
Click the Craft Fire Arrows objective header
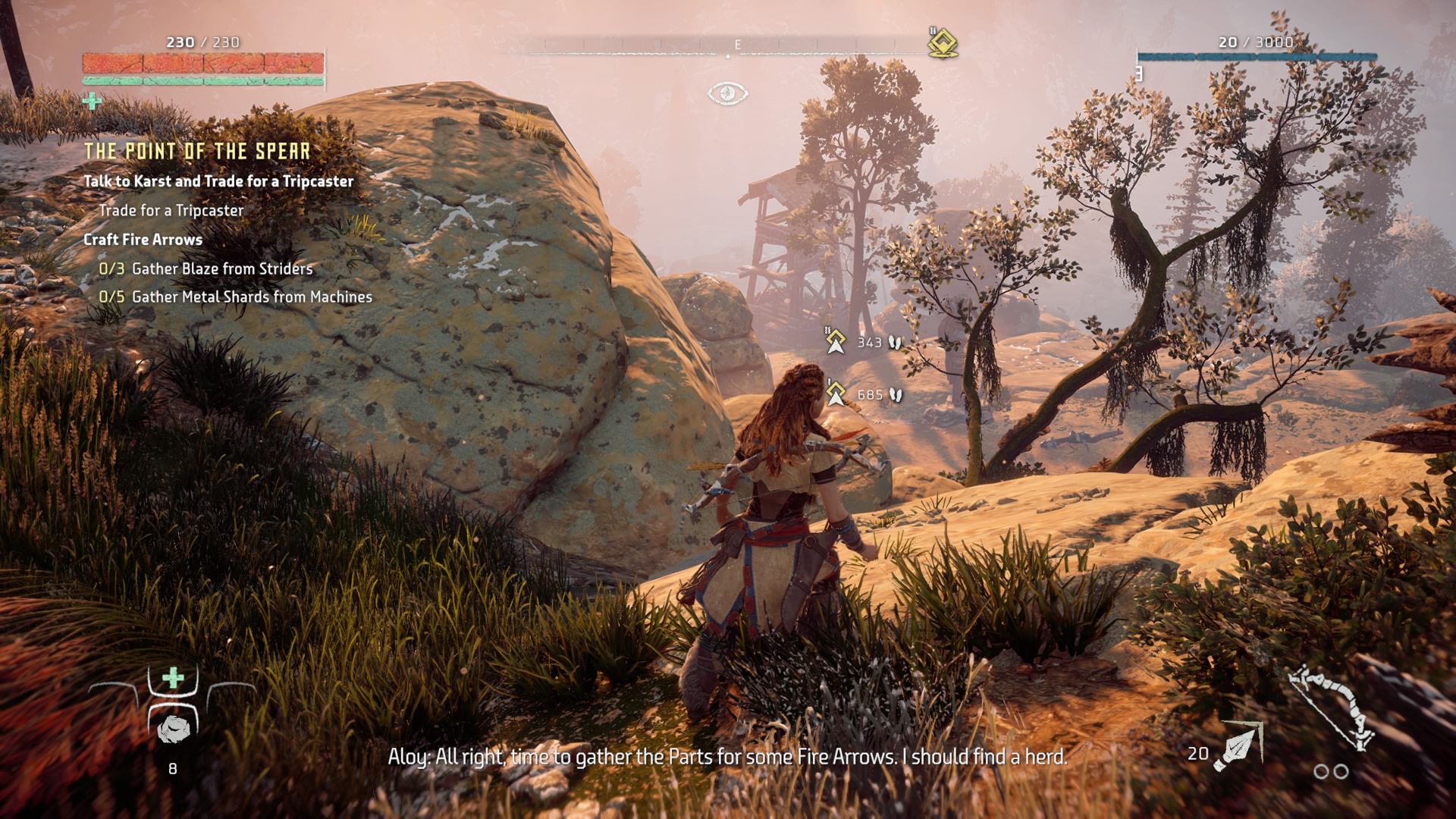[x=143, y=240]
